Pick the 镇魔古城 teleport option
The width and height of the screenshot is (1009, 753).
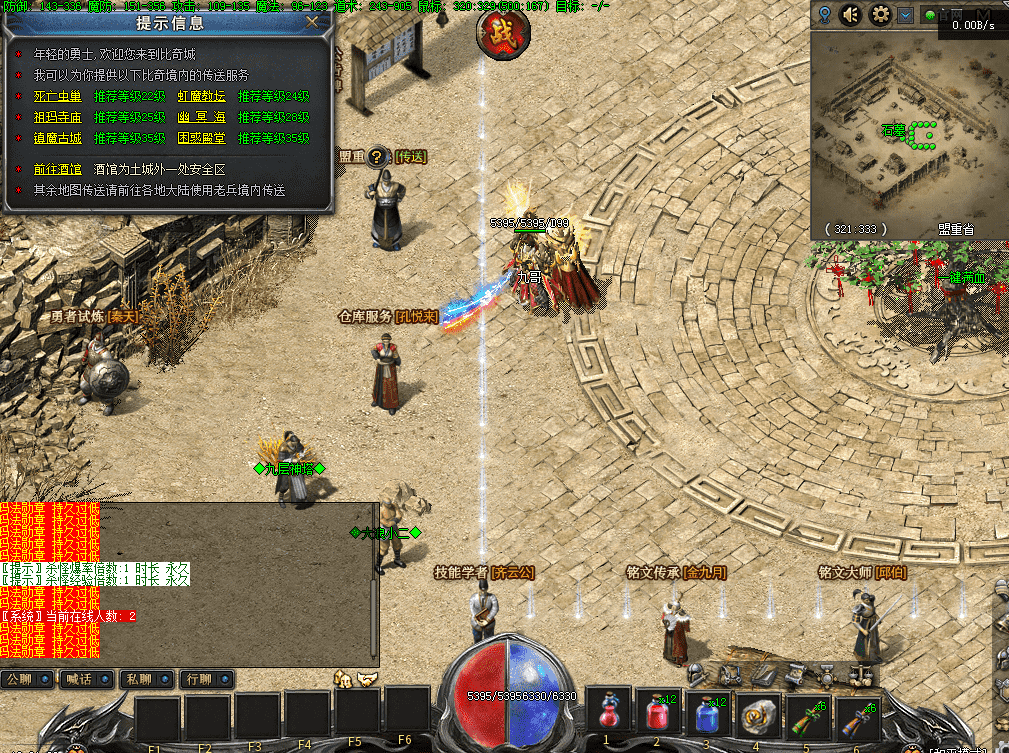coord(59,138)
